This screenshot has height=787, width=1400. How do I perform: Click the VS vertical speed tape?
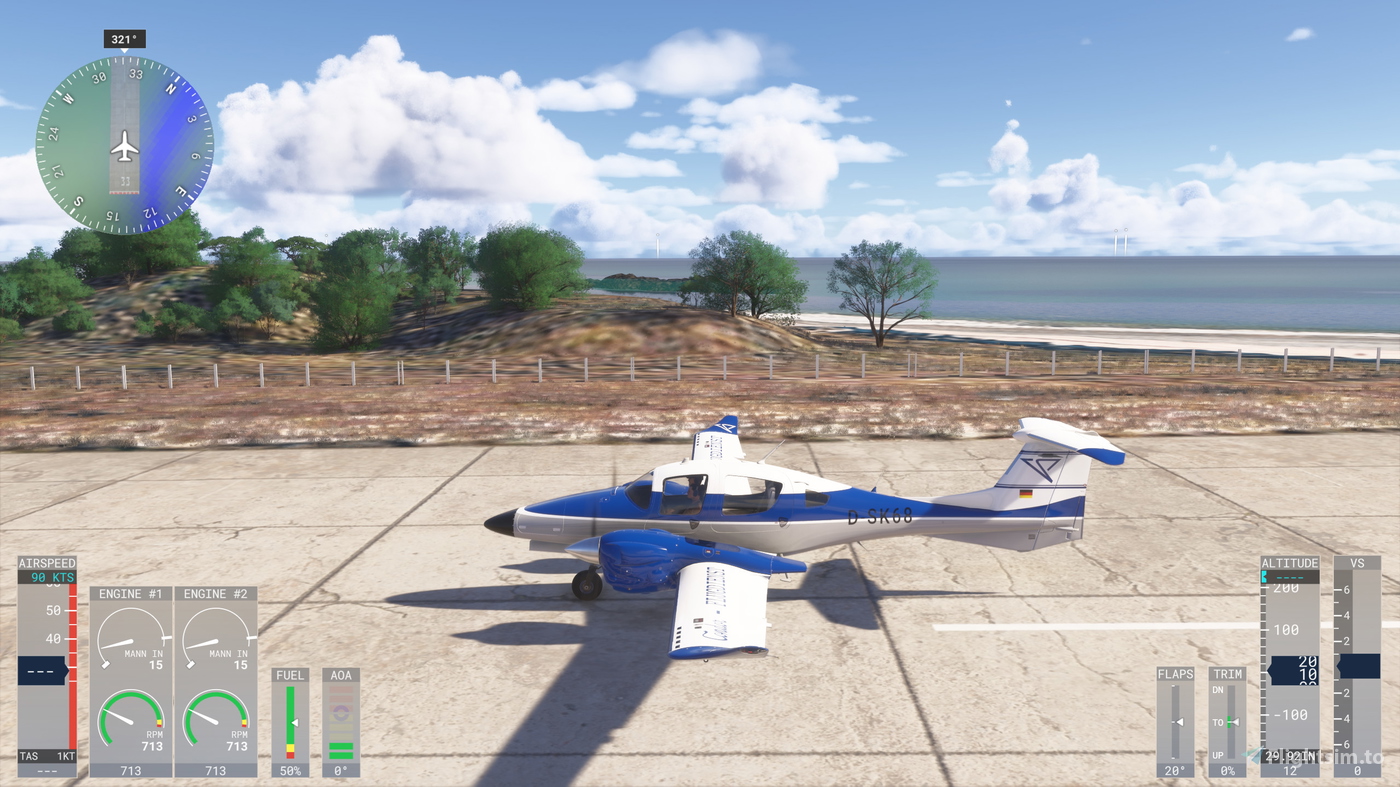pos(1356,665)
